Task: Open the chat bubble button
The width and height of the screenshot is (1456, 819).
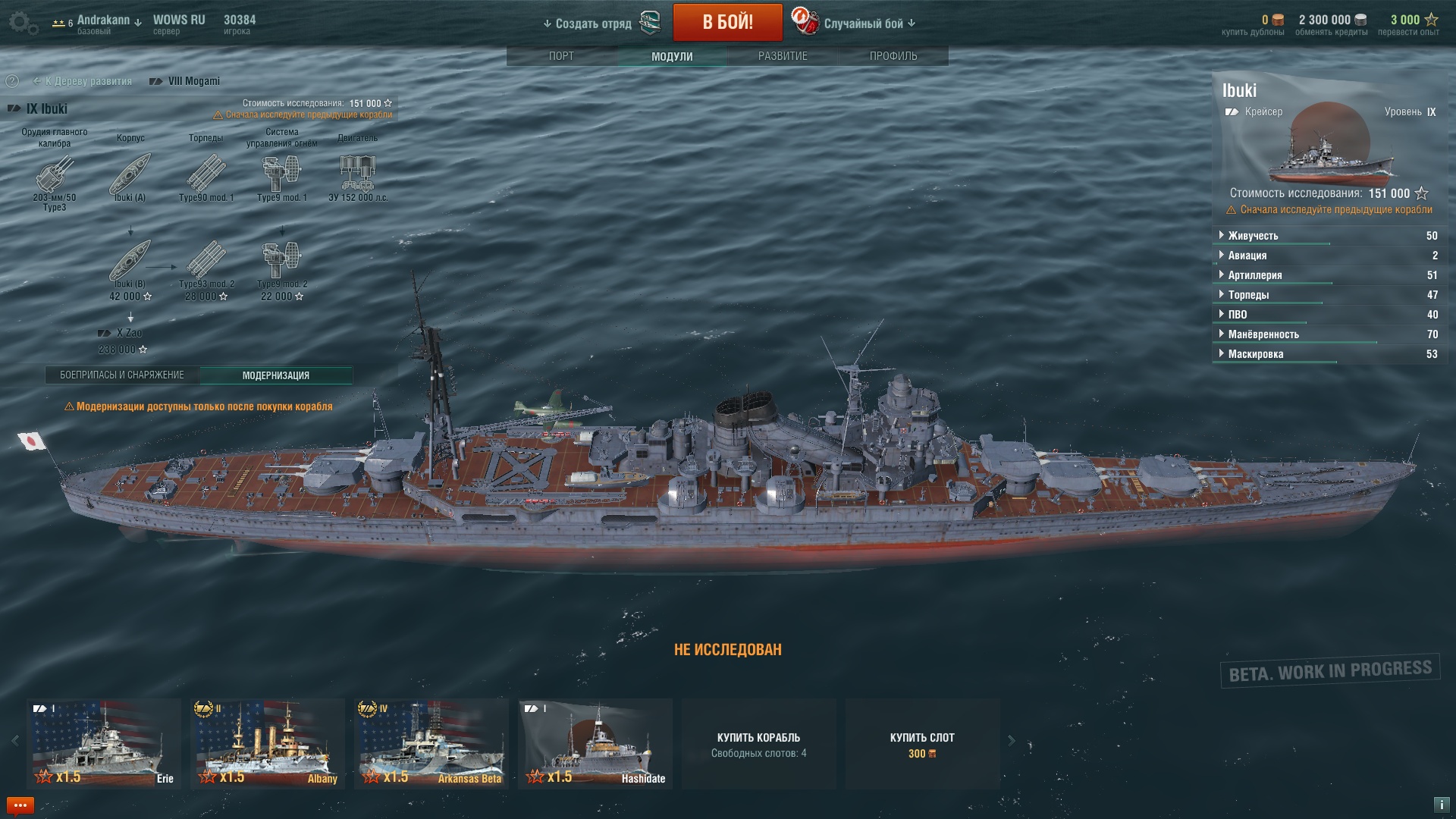Action: [20, 805]
